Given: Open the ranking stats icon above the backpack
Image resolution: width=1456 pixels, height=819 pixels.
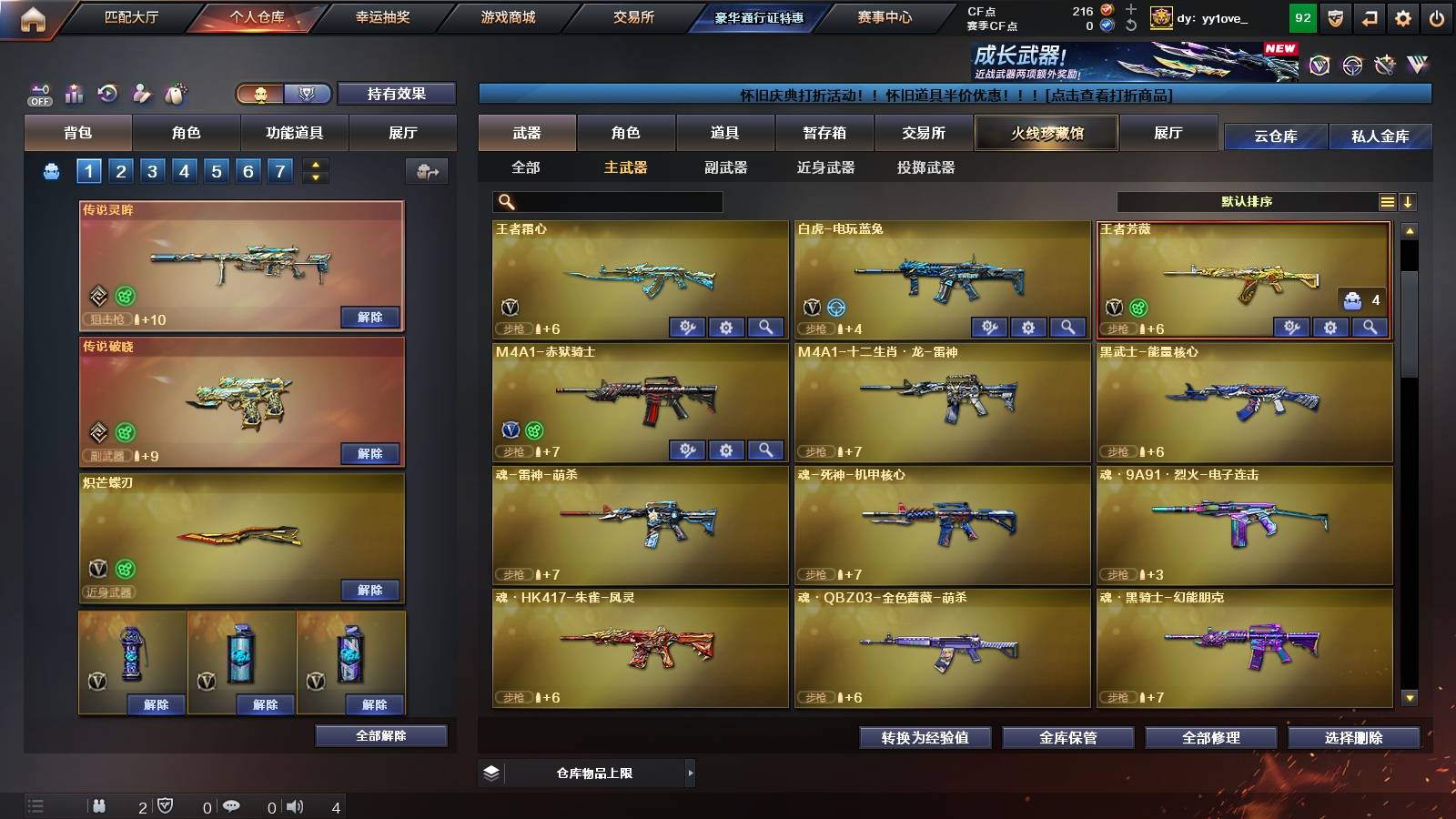Looking at the screenshot, I should click(x=76, y=92).
